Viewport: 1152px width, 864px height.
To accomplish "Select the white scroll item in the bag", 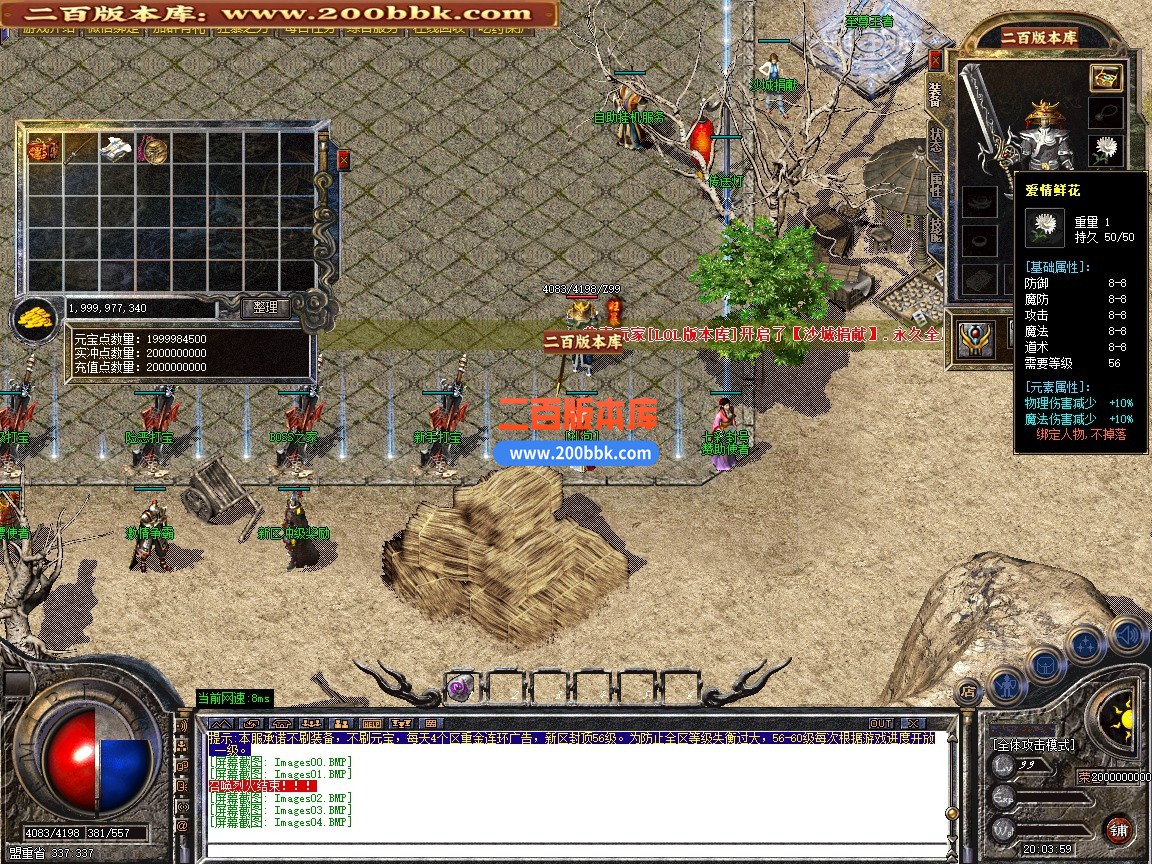I will (x=116, y=150).
